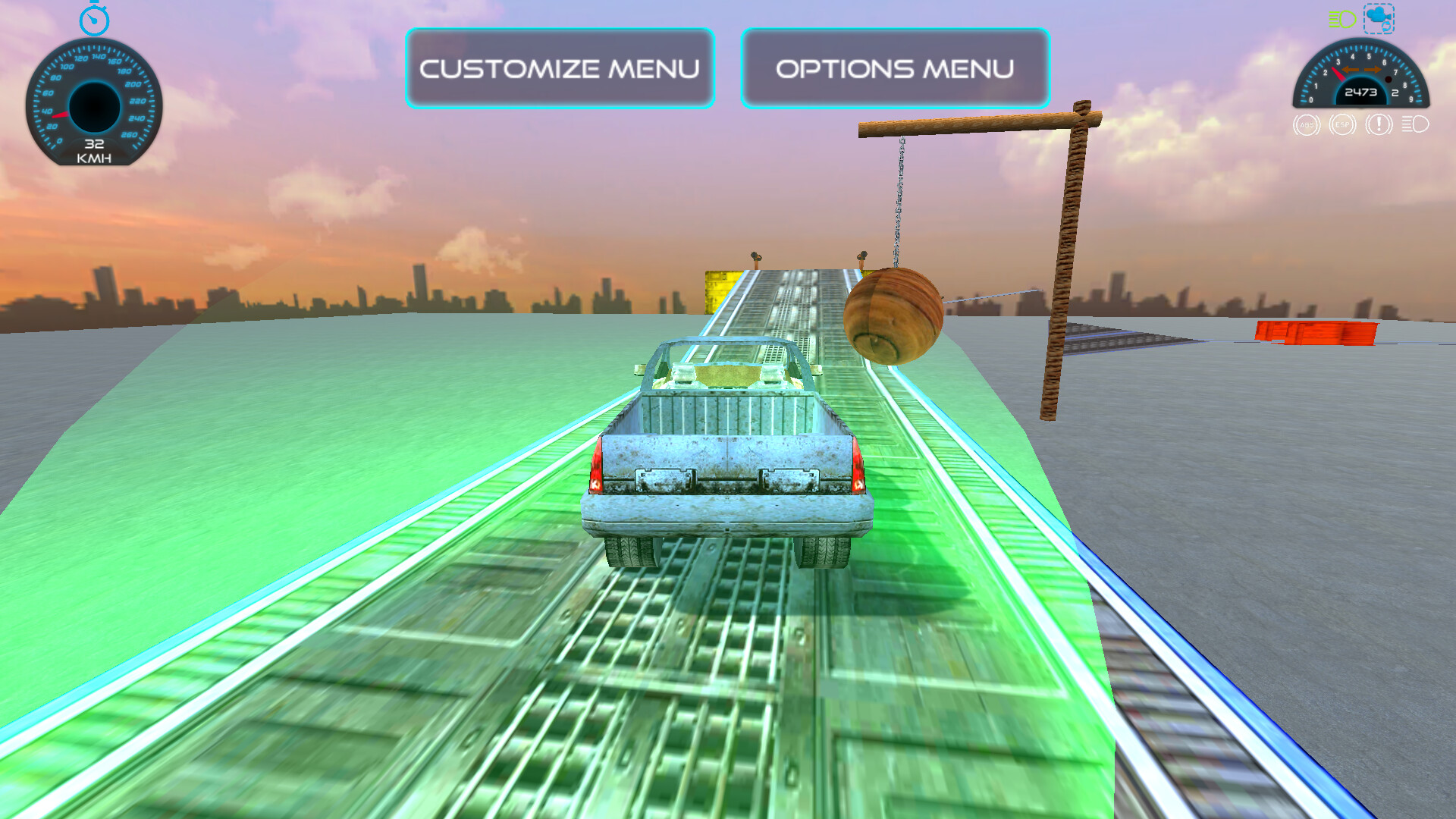The width and height of the screenshot is (1456, 819).
Task: Click the RPM gauge showing 2473
Action: click(1361, 91)
